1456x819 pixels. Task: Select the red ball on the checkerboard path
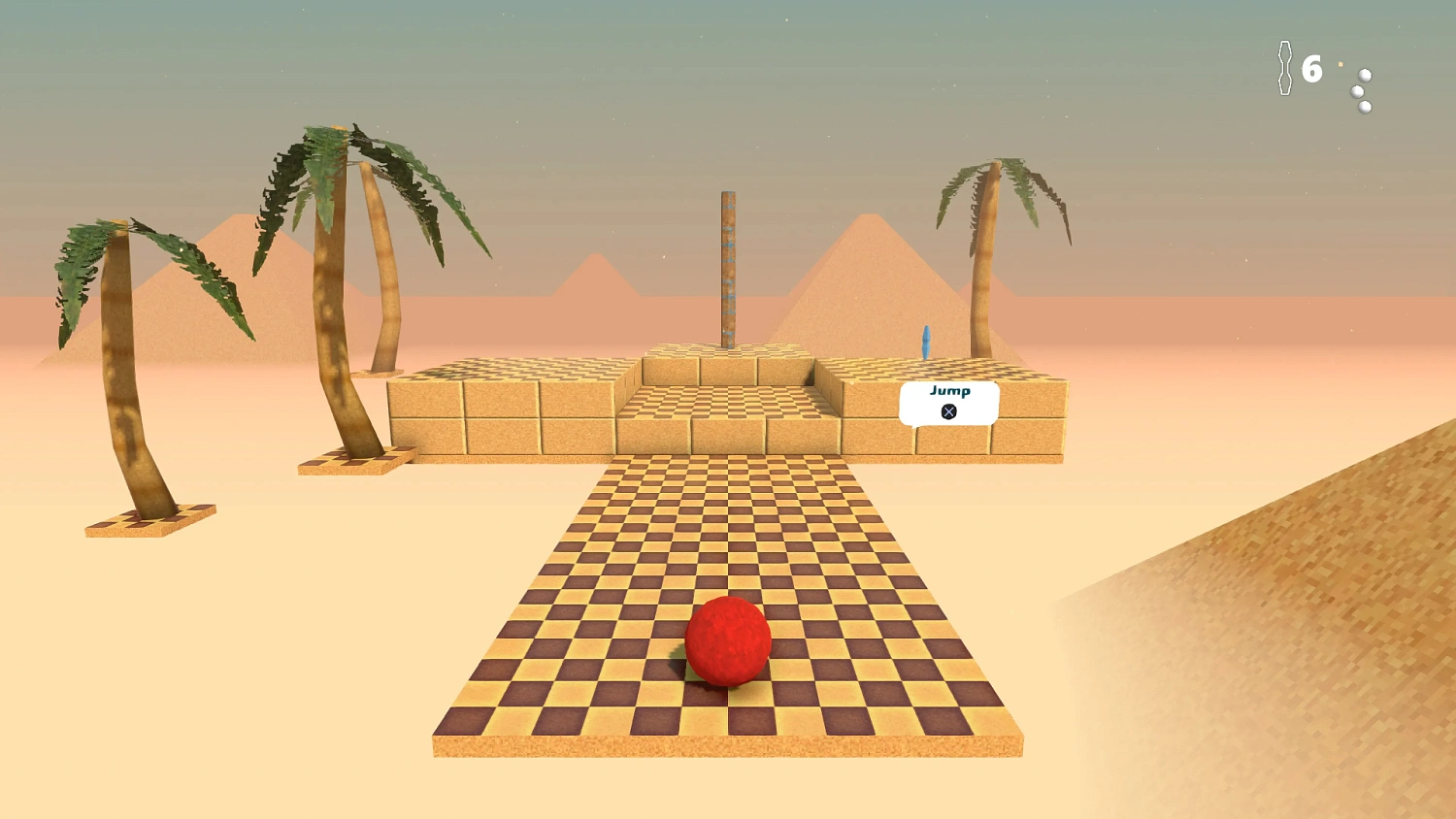[728, 642]
